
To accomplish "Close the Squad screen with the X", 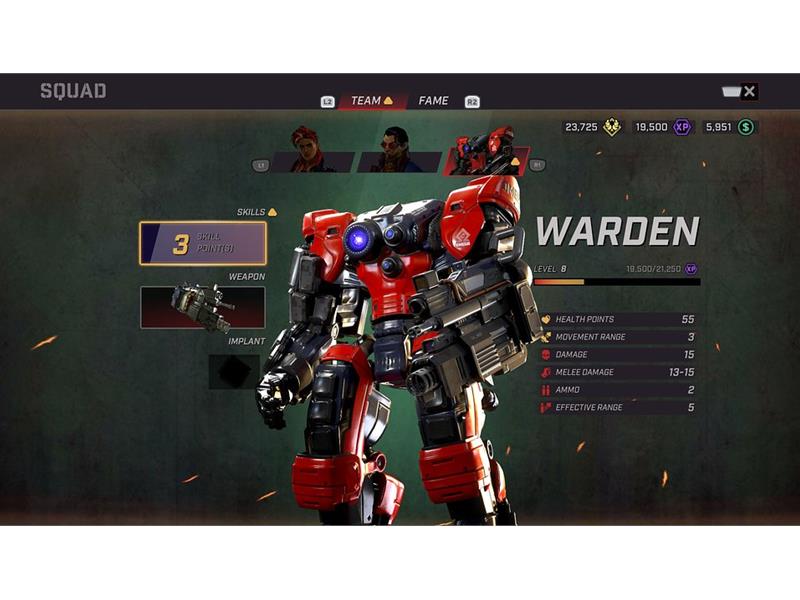I will (749, 92).
